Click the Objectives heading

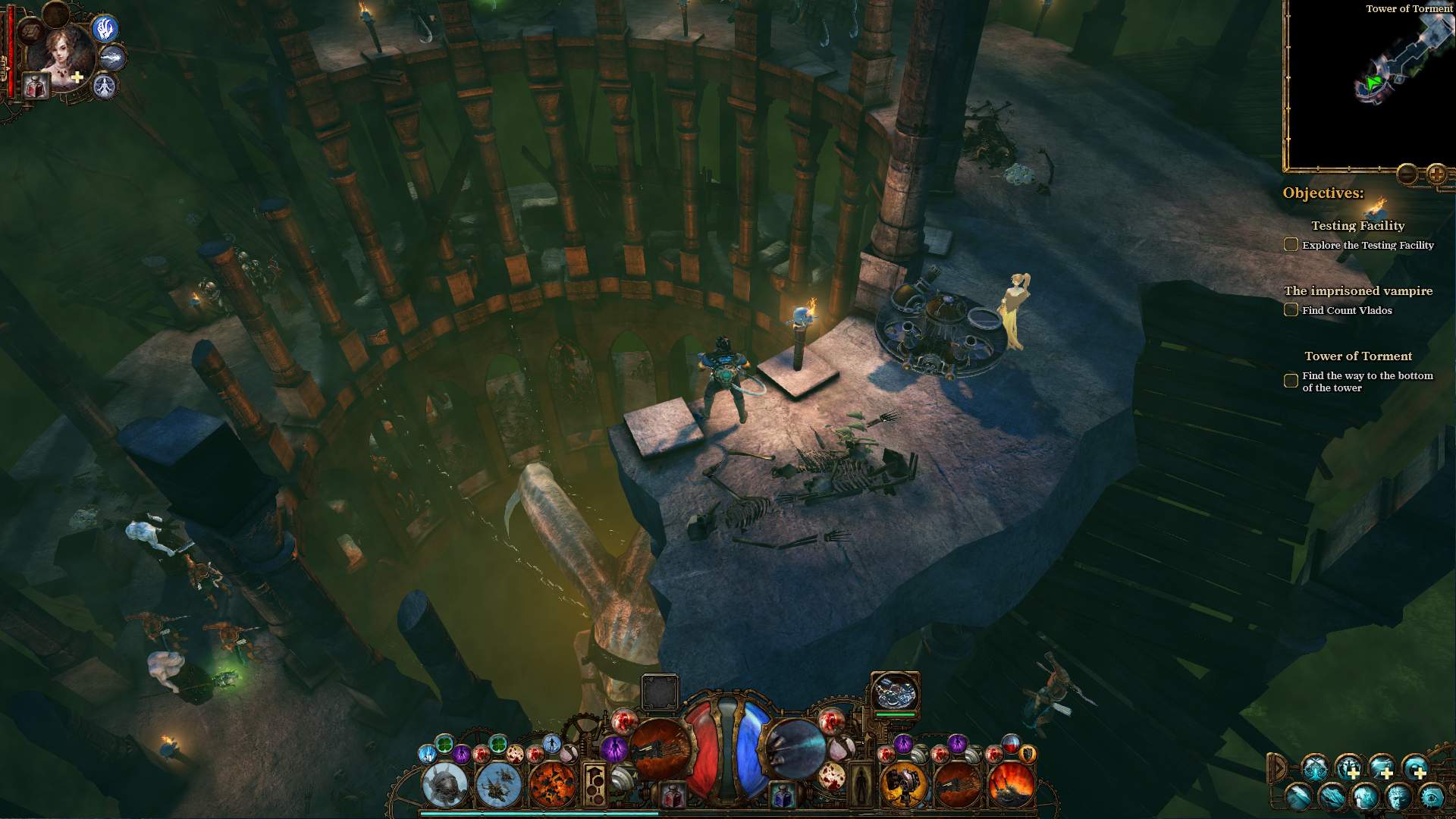click(1321, 193)
